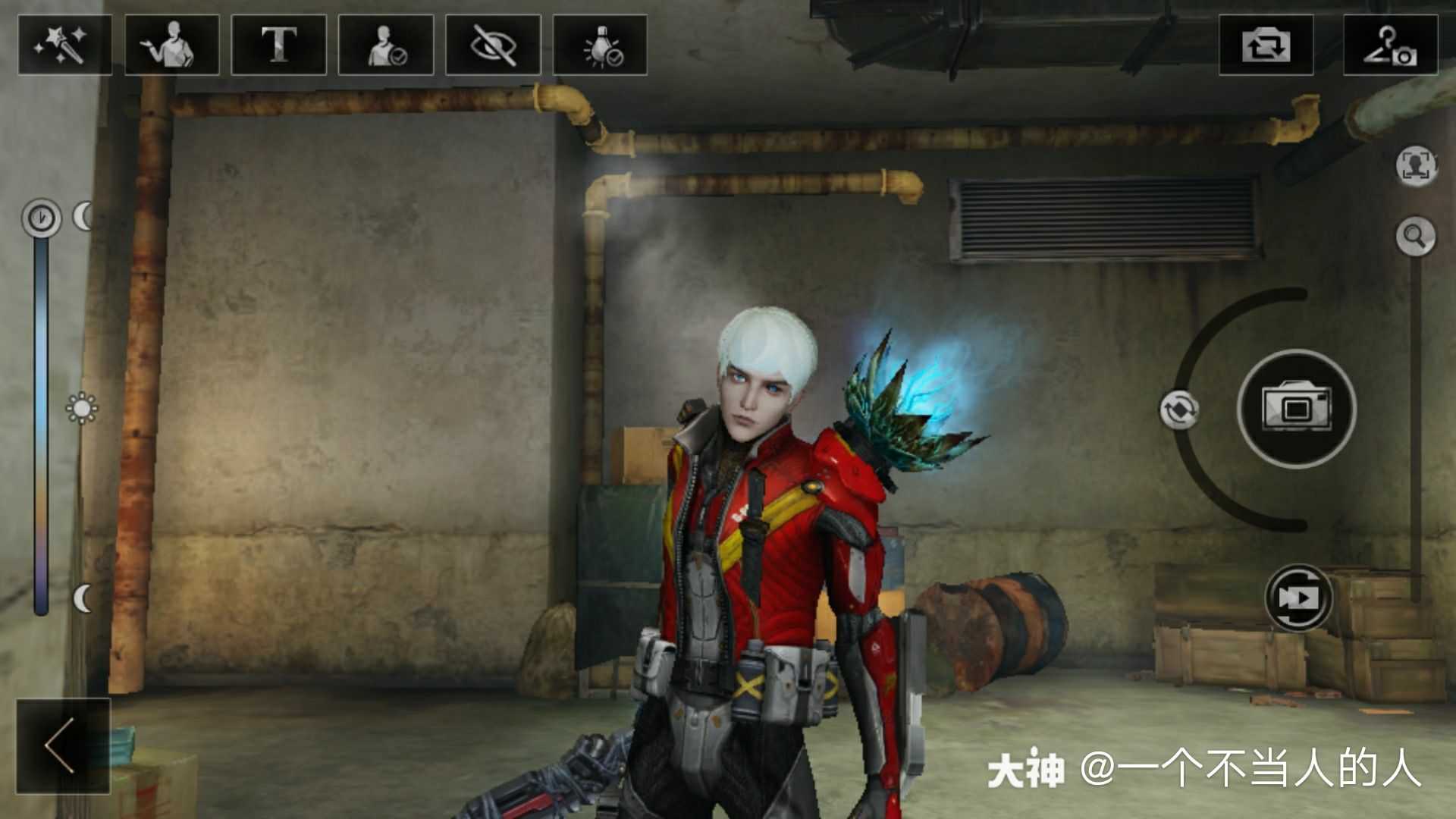Select the text watermark tool
1456x819 pixels.
[x=282, y=47]
